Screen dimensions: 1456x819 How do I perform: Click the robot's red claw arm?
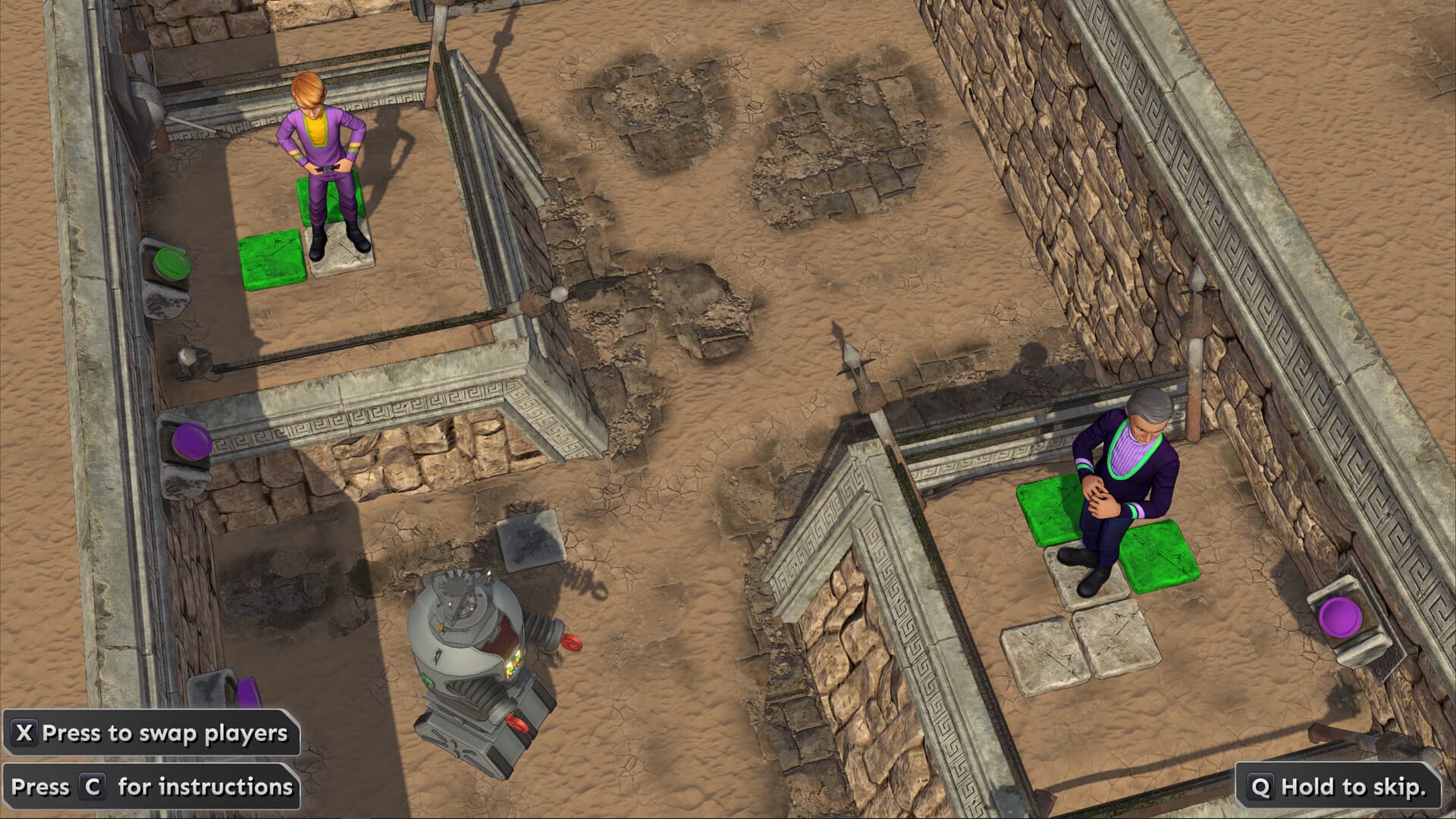click(569, 641)
